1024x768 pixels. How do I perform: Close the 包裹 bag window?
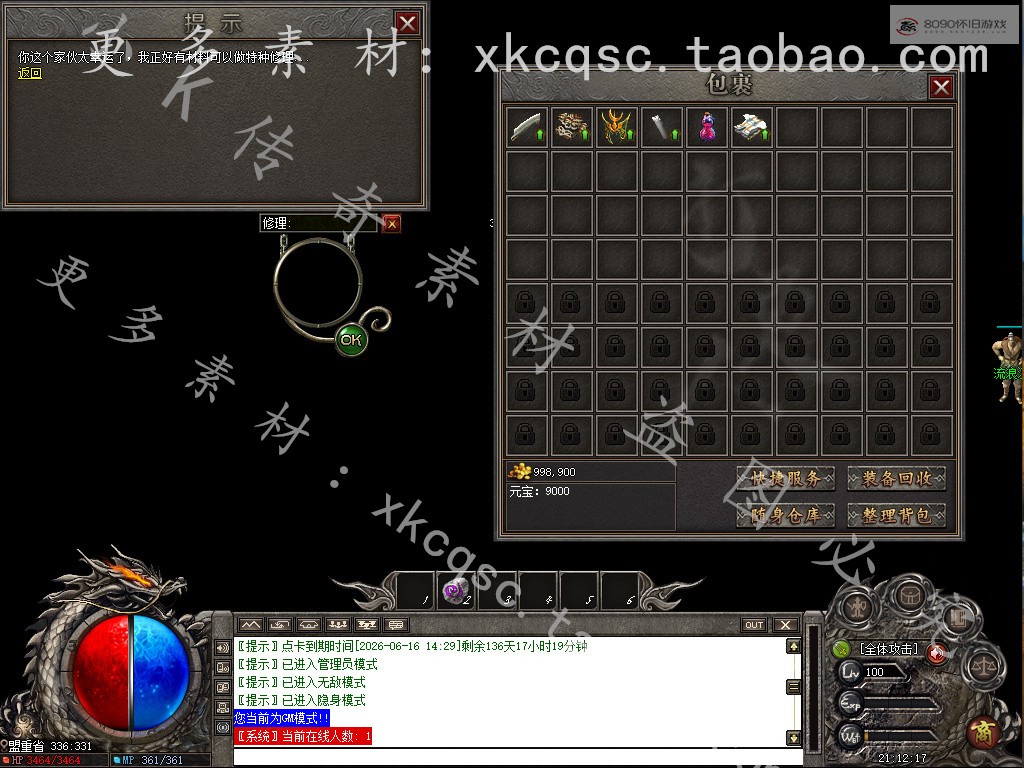941,87
